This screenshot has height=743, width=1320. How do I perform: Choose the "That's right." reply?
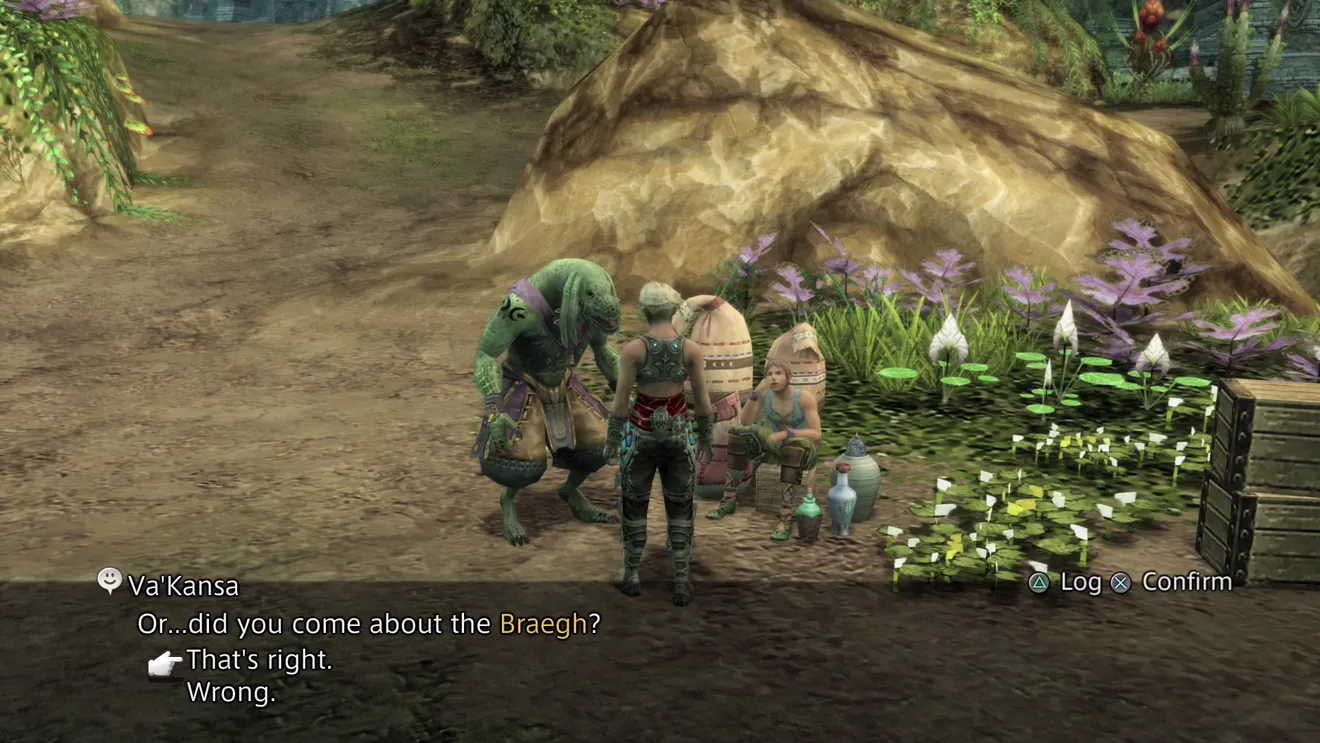click(x=259, y=660)
